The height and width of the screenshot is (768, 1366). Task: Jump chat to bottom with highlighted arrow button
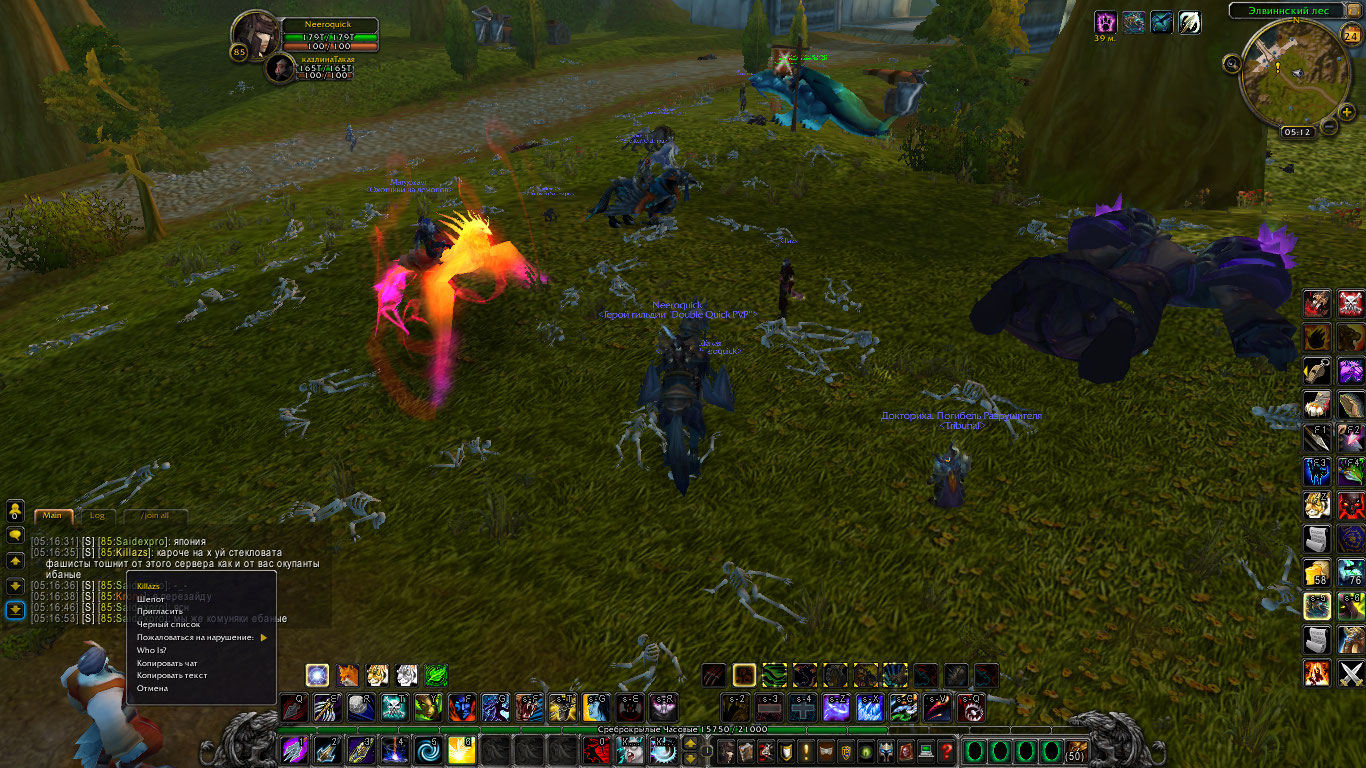pos(15,610)
